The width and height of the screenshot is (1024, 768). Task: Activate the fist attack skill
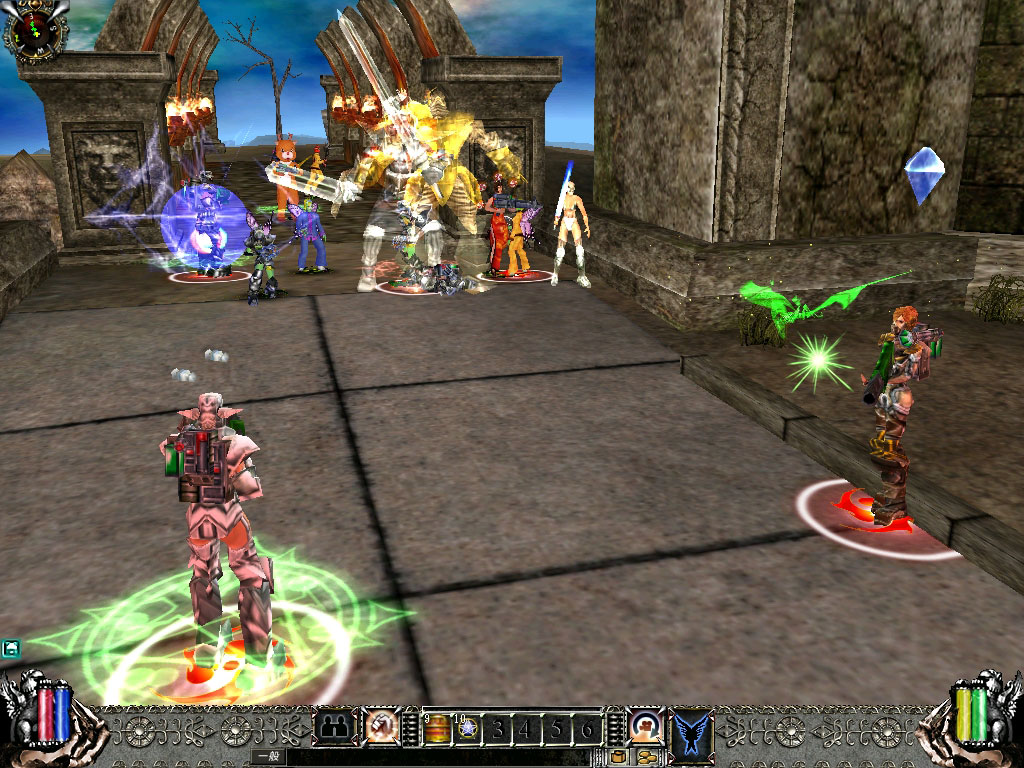click(381, 726)
